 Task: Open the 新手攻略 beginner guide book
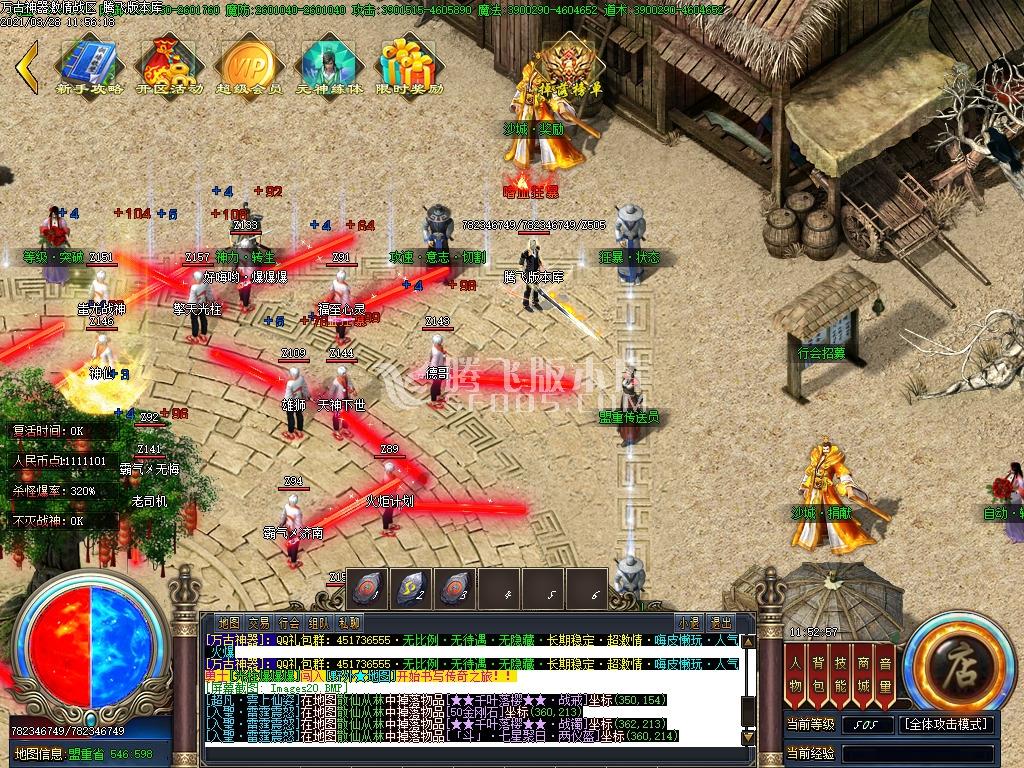click(88, 64)
